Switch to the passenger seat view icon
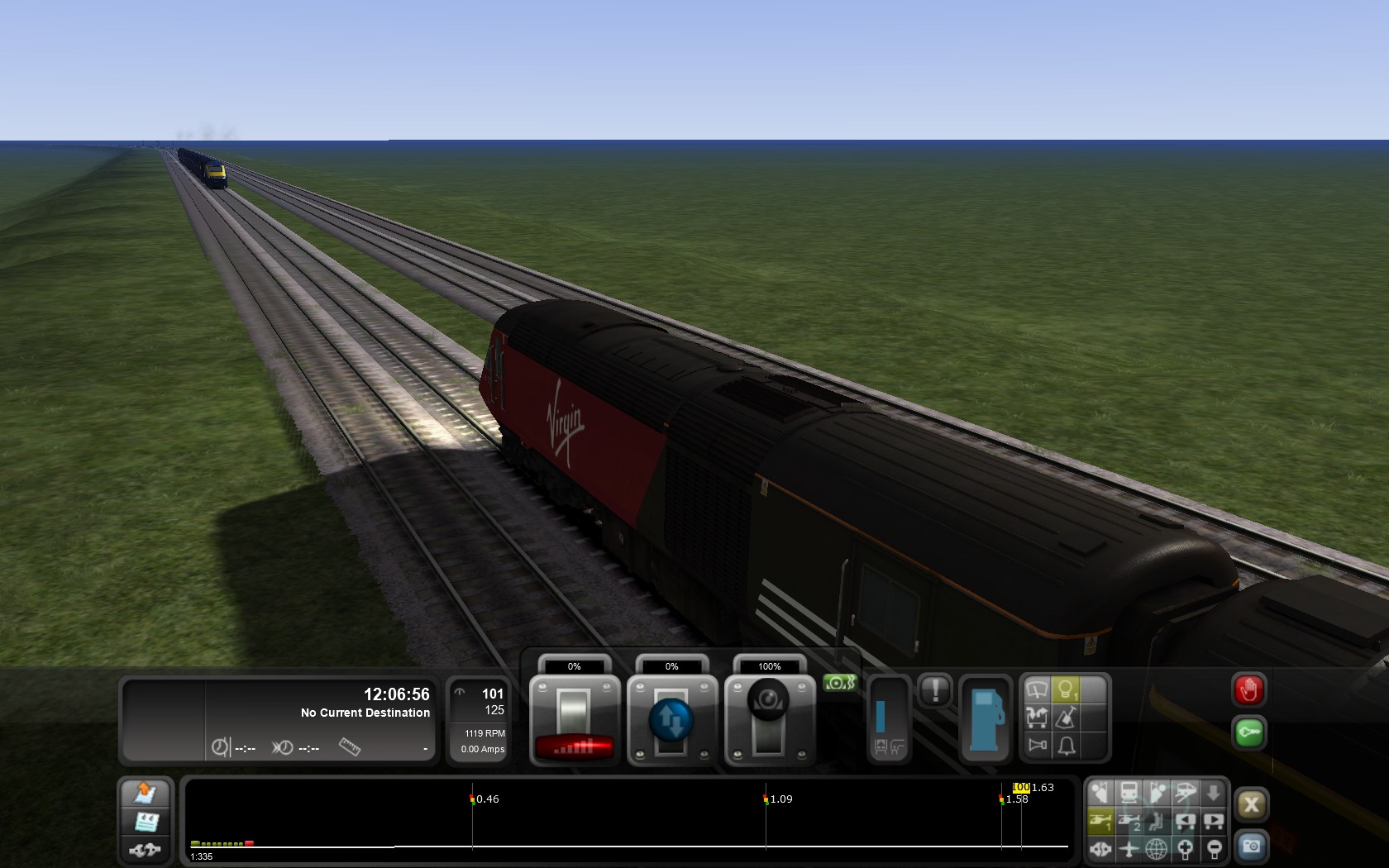 click(1157, 821)
